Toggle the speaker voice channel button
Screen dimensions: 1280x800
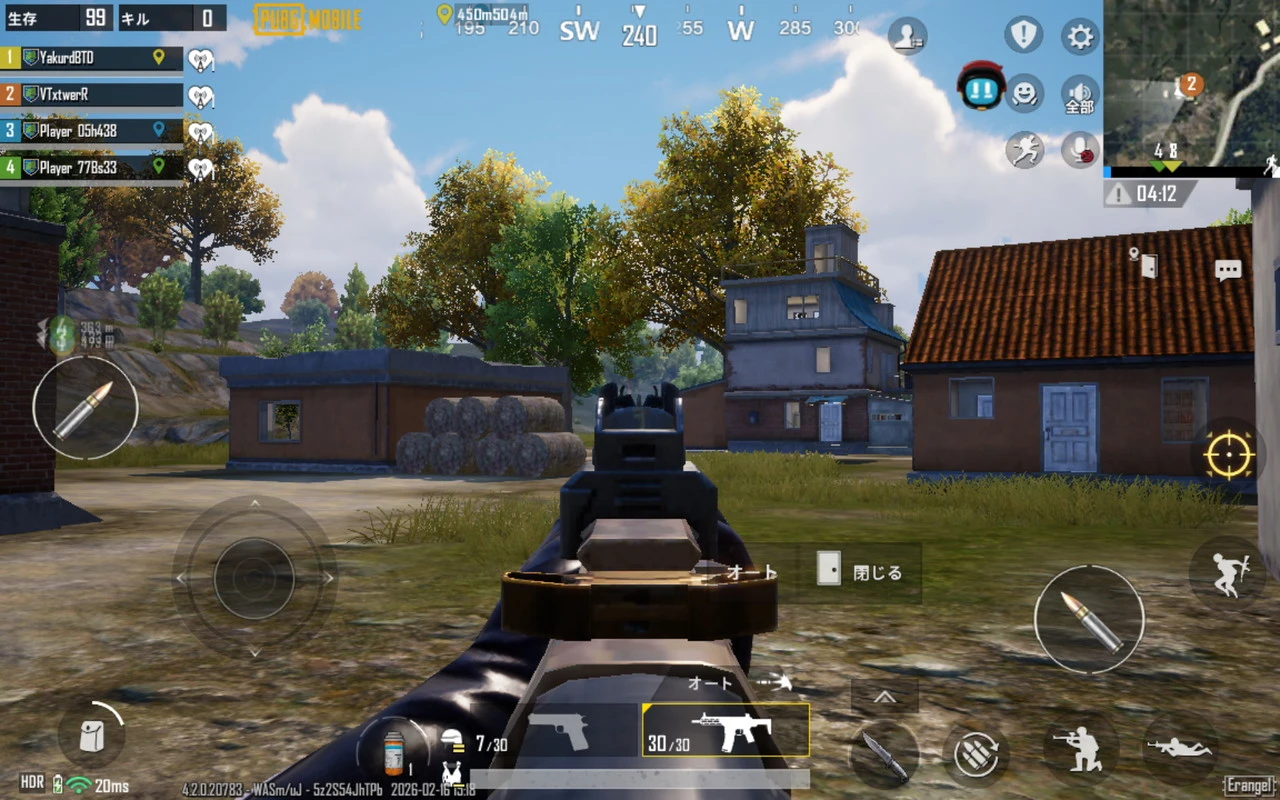[1080, 94]
